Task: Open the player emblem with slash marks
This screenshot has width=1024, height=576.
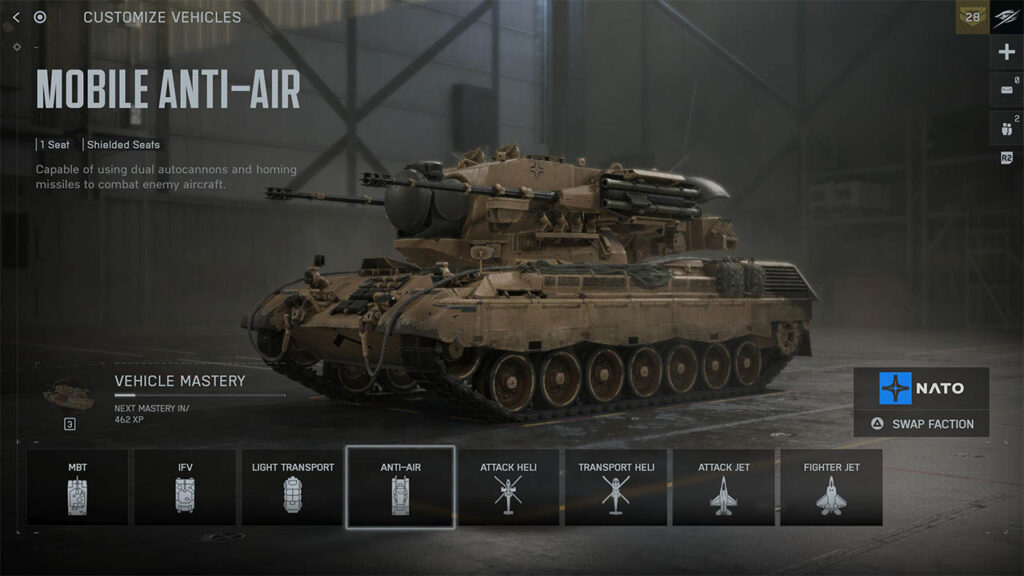Action: (x=1006, y=17)
